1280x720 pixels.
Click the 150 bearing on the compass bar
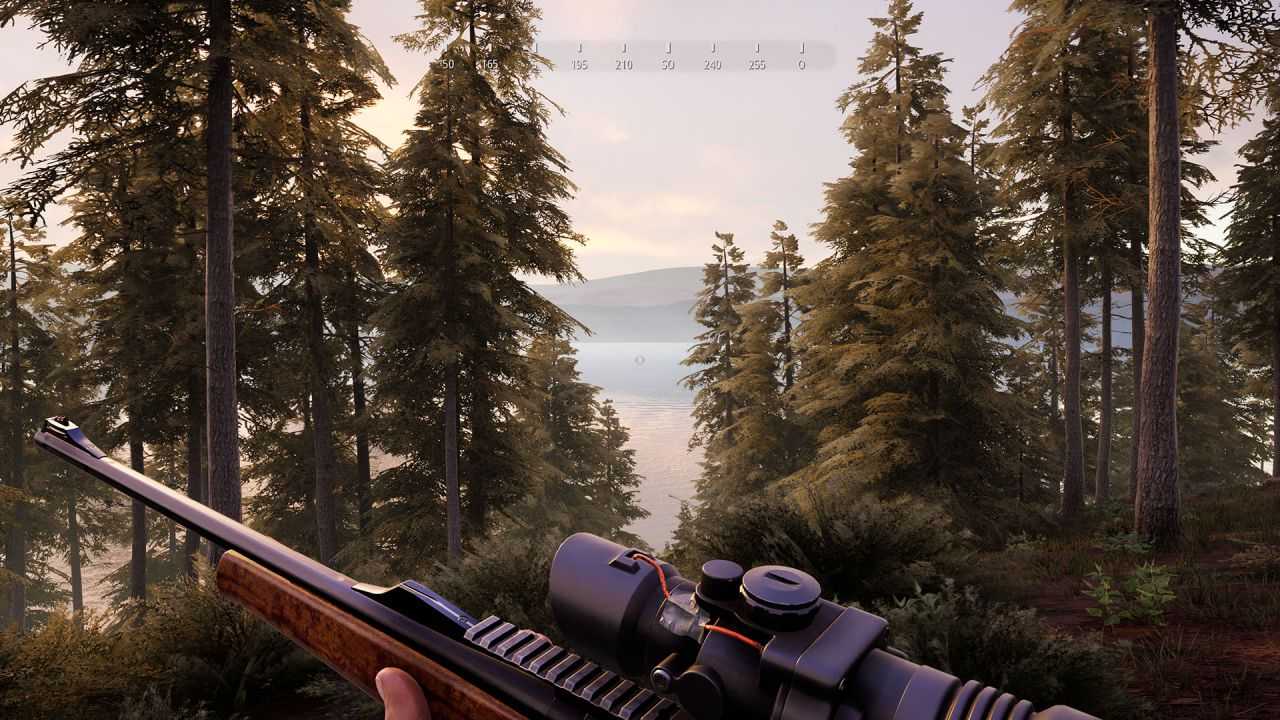coord(445,64)
